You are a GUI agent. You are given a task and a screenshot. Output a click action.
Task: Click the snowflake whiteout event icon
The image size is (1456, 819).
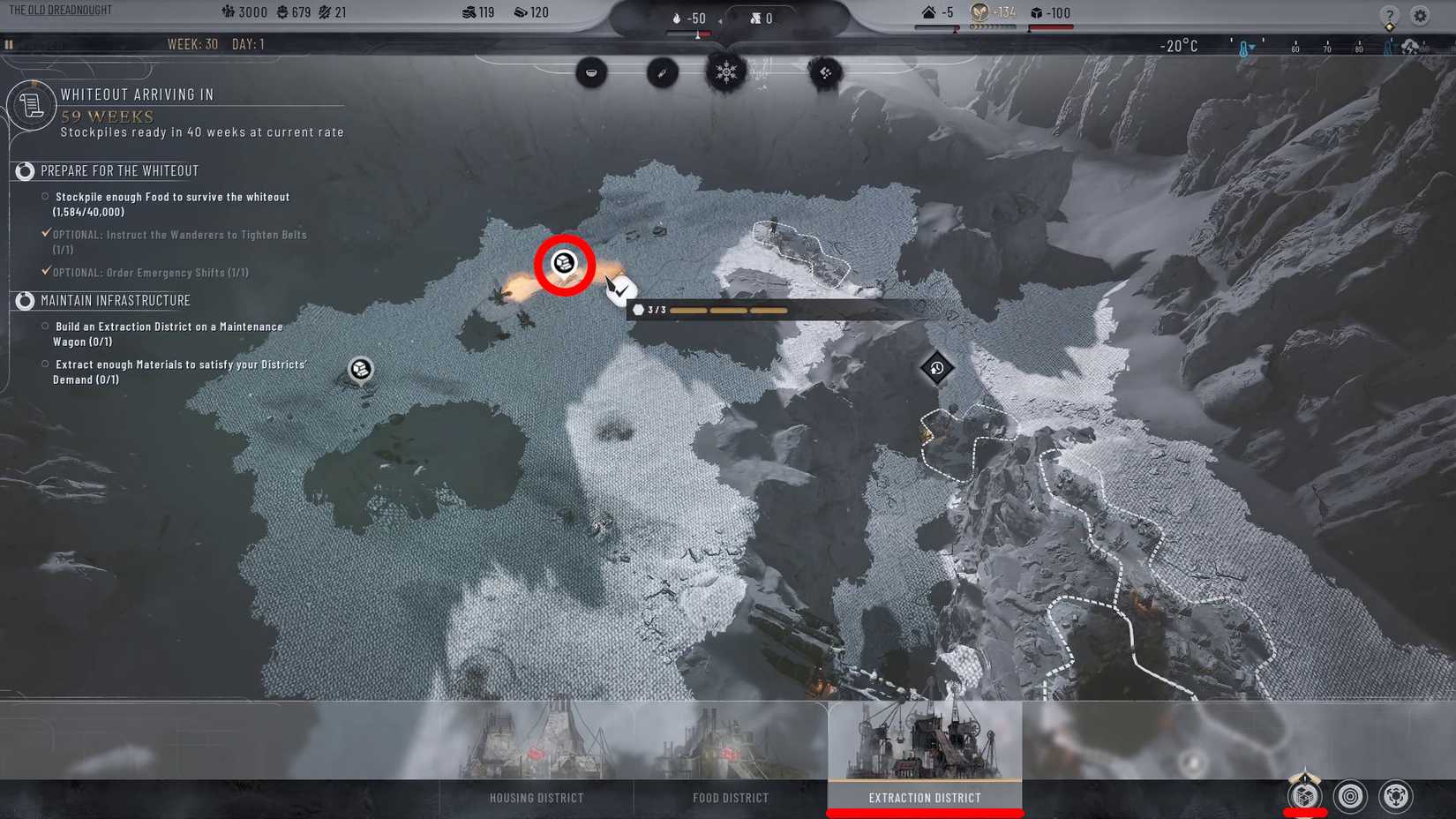point(725,72)
